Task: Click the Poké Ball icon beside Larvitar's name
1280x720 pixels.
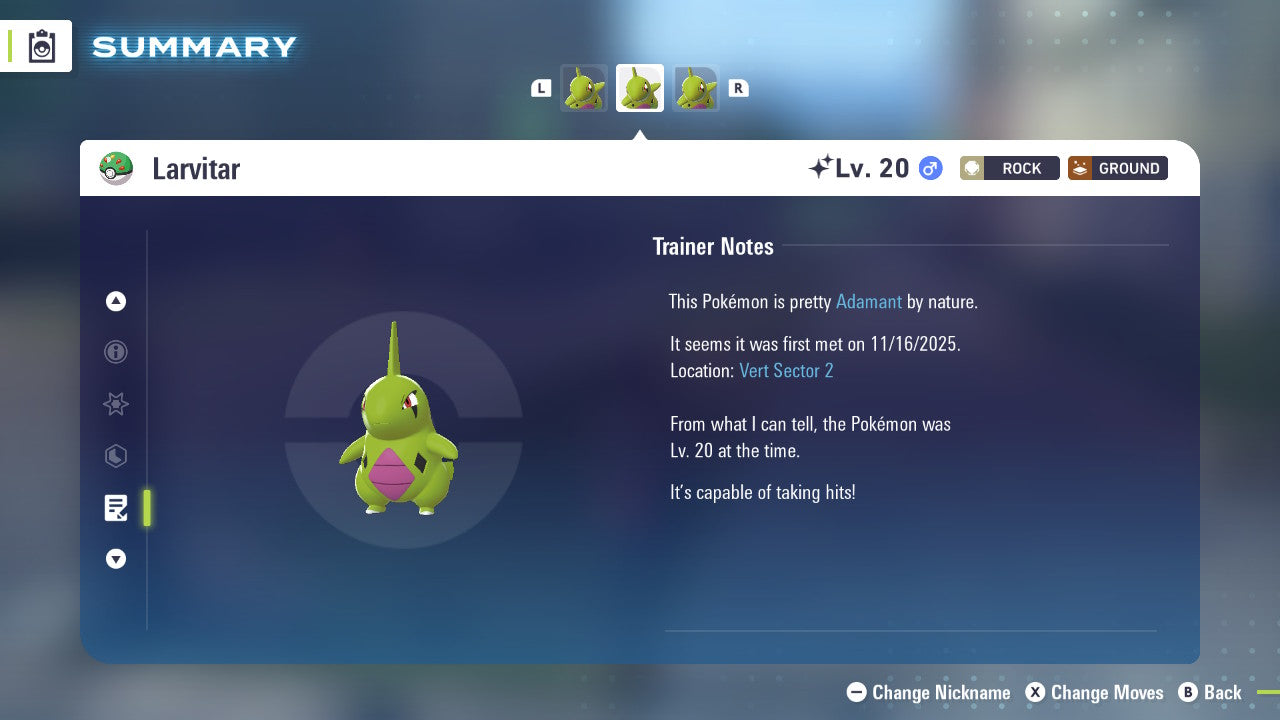Action: coord(117,168)
